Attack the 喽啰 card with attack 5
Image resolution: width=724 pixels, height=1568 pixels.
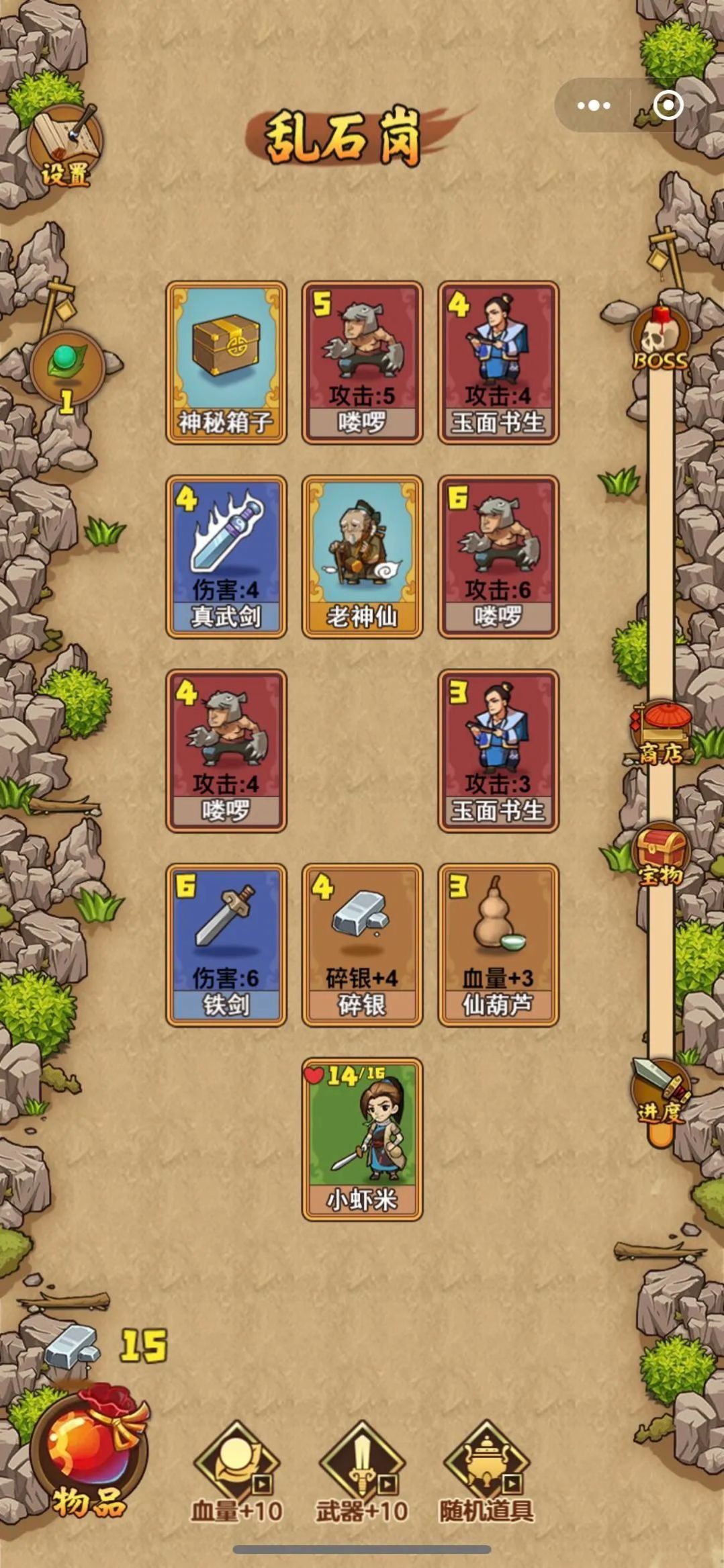pos(362,363)
